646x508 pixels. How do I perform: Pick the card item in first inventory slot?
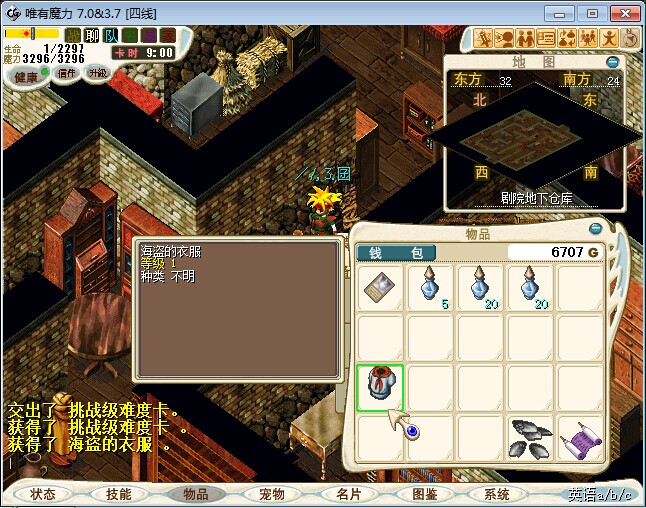(380, 287)
